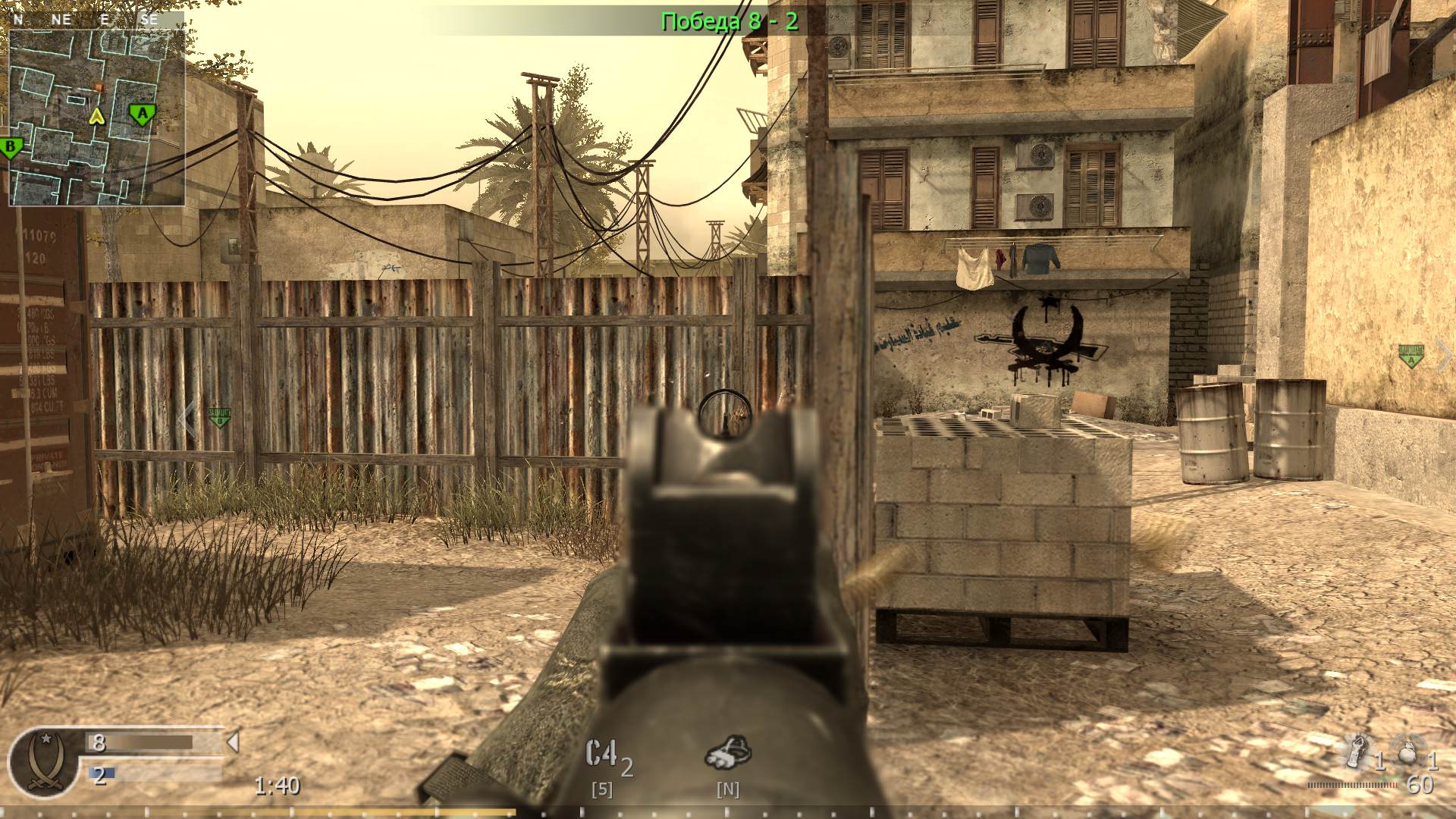The height and width of the screenshot is (819, 1456).
Task: Click the yellow player arrow on the minimap
Action: (96, 118)
